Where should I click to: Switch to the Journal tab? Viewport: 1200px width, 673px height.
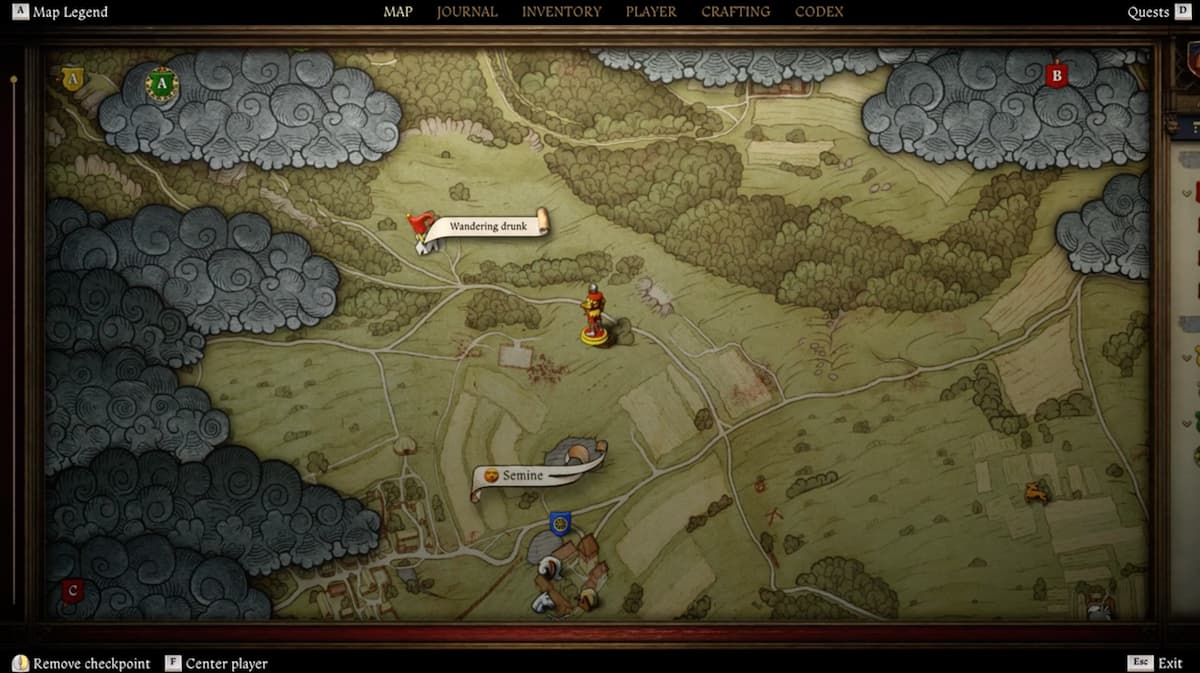point(467,12)
